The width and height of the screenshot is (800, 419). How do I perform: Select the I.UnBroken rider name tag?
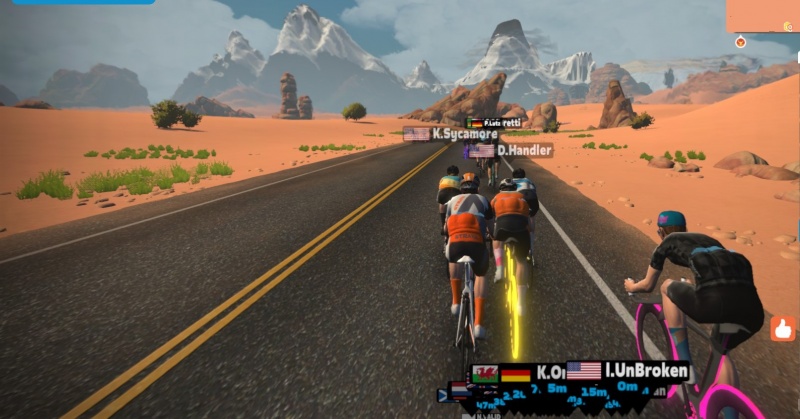tap(628, 371)
